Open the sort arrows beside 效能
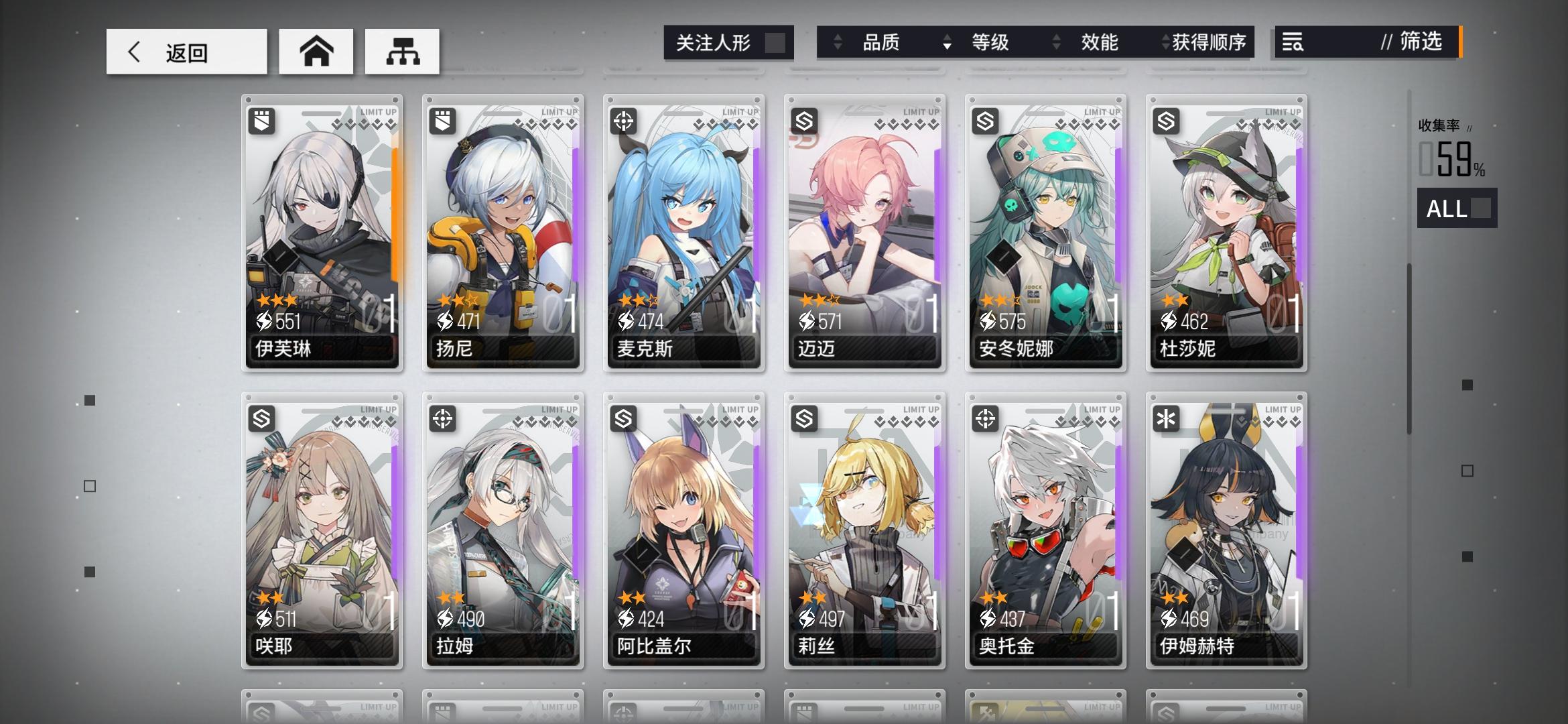1568x724 pixels. tap(1057, 42)
